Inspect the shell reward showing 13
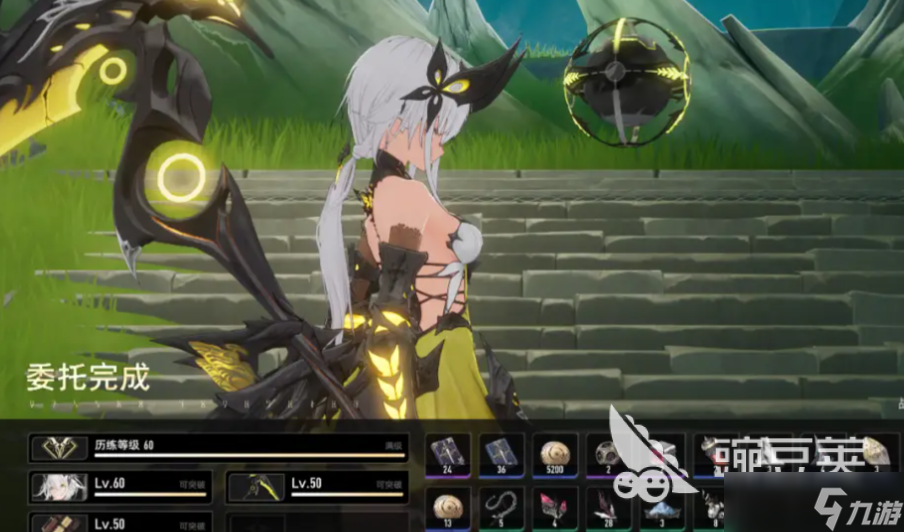 pos(446,505)
